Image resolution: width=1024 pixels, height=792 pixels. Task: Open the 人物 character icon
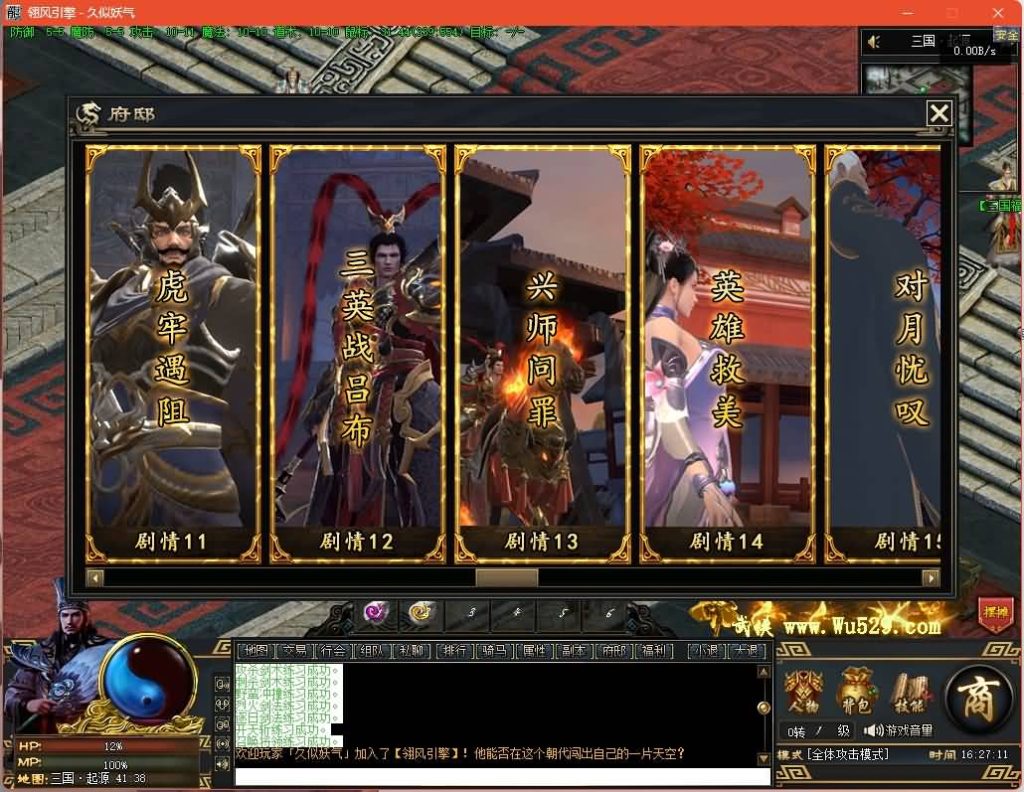coord(803,692)
